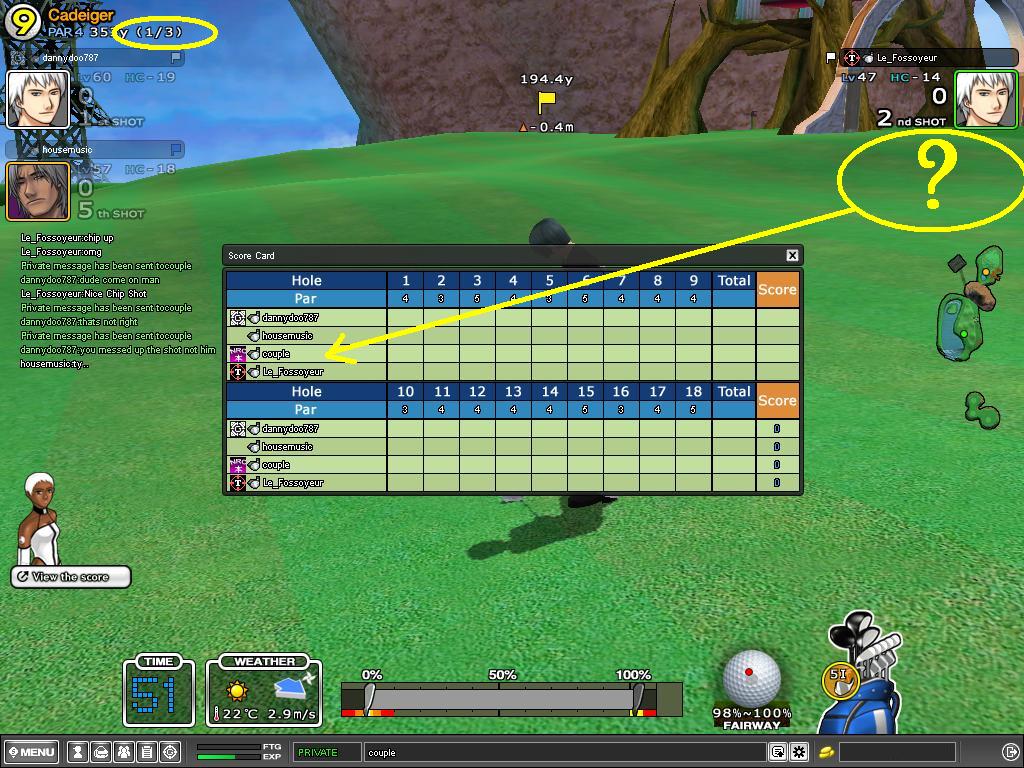This screenshot has height=768, width=1024.
Task: Select dannydoo787 portrait
Action: (x=38, y=99)
